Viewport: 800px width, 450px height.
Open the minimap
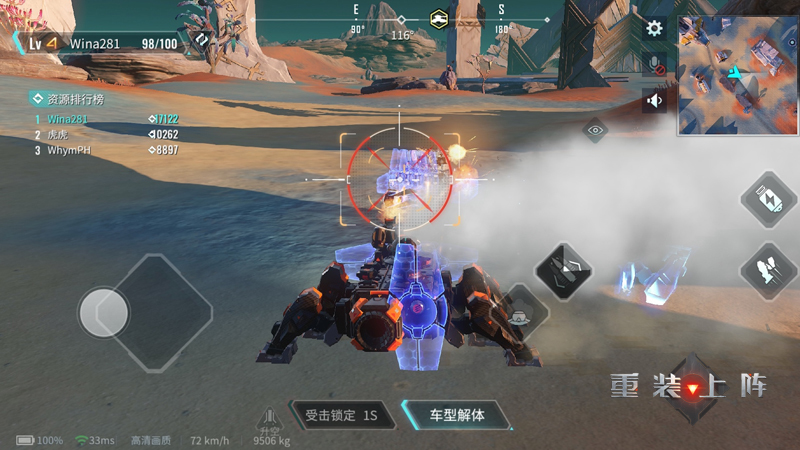pyautogui.click(x=738, y=75)
